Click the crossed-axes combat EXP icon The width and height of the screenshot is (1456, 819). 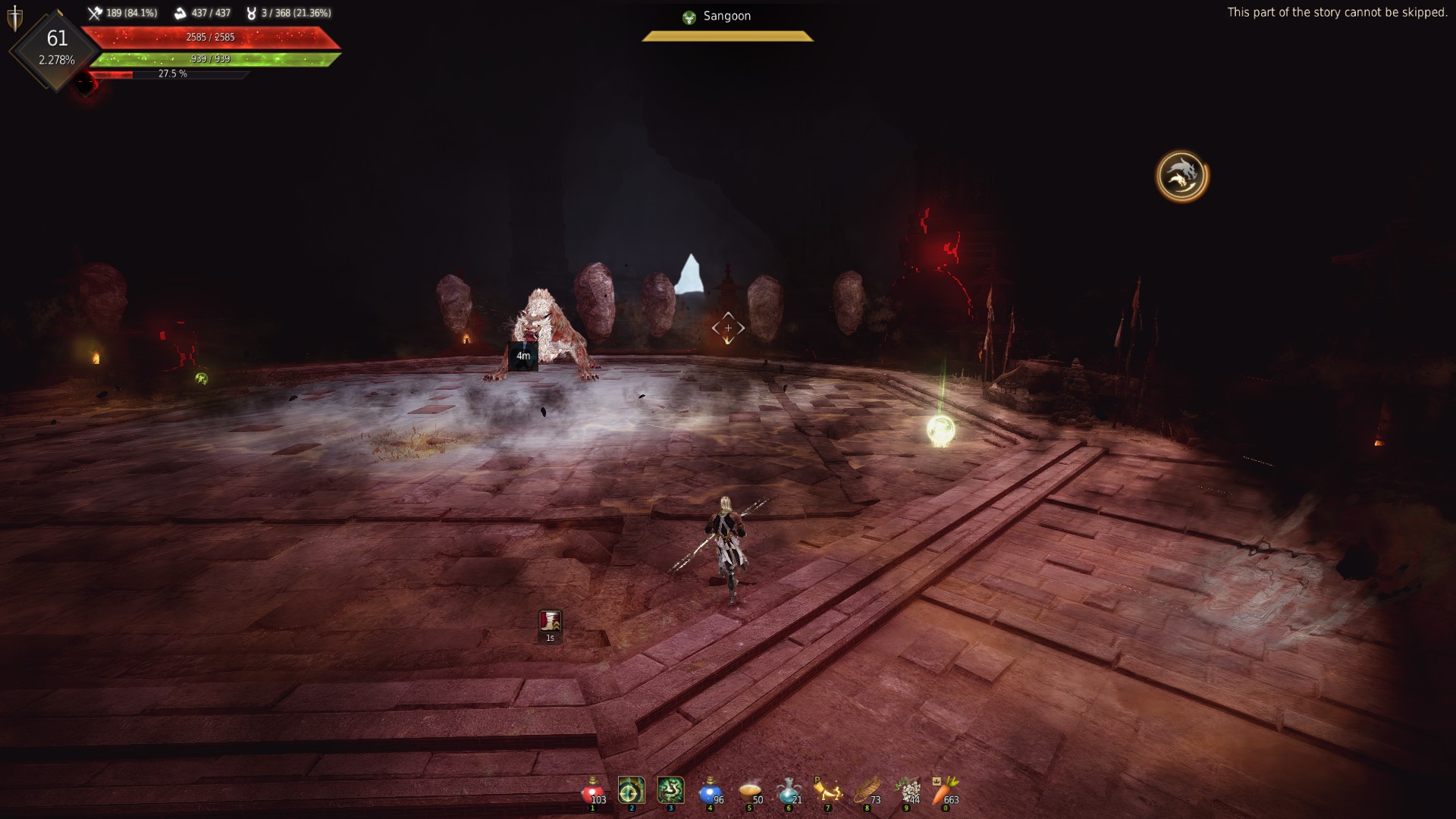coord(96,12)
